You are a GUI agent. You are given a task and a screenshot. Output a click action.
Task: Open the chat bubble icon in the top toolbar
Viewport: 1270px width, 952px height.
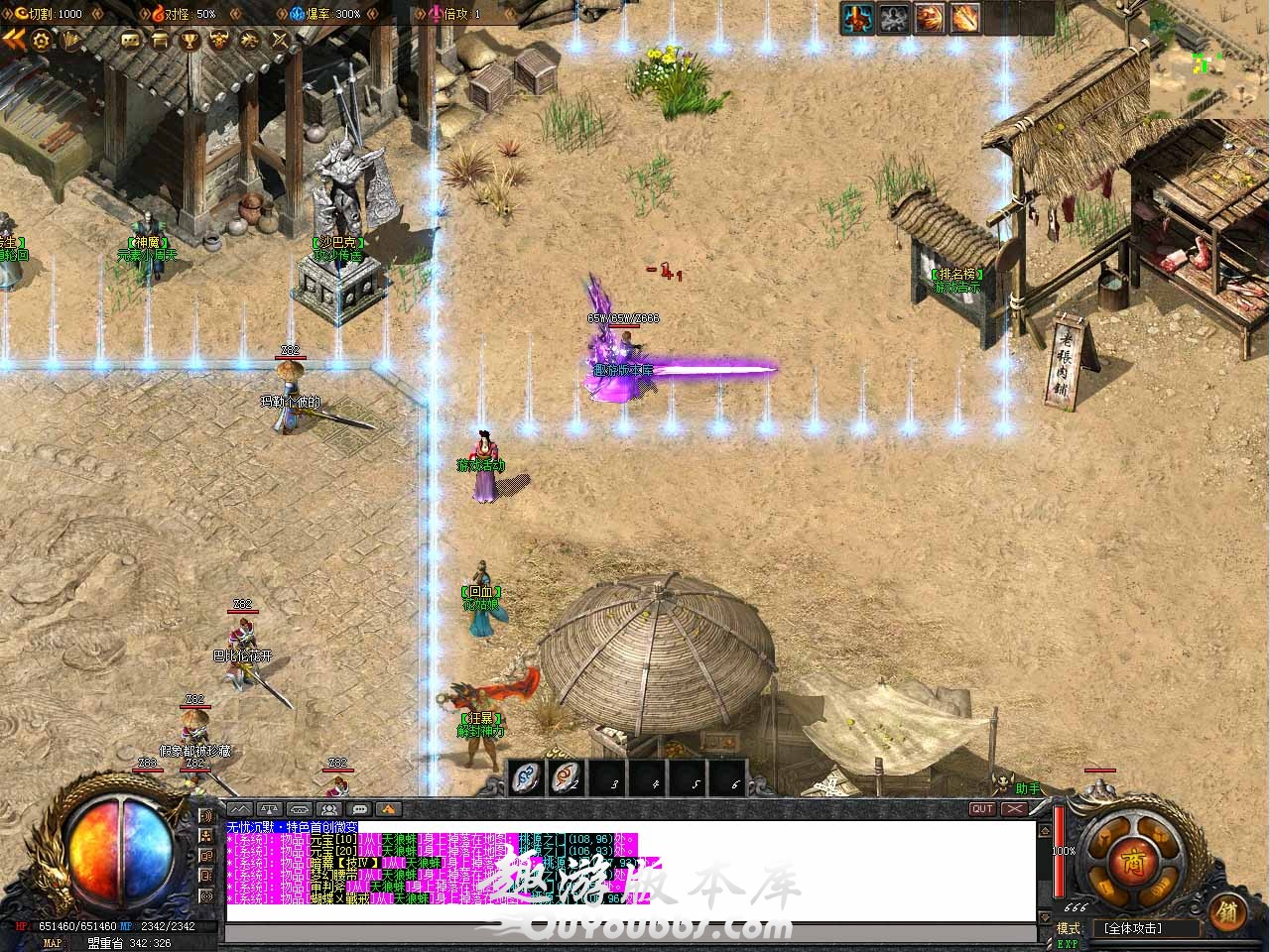tap(130, 41)
